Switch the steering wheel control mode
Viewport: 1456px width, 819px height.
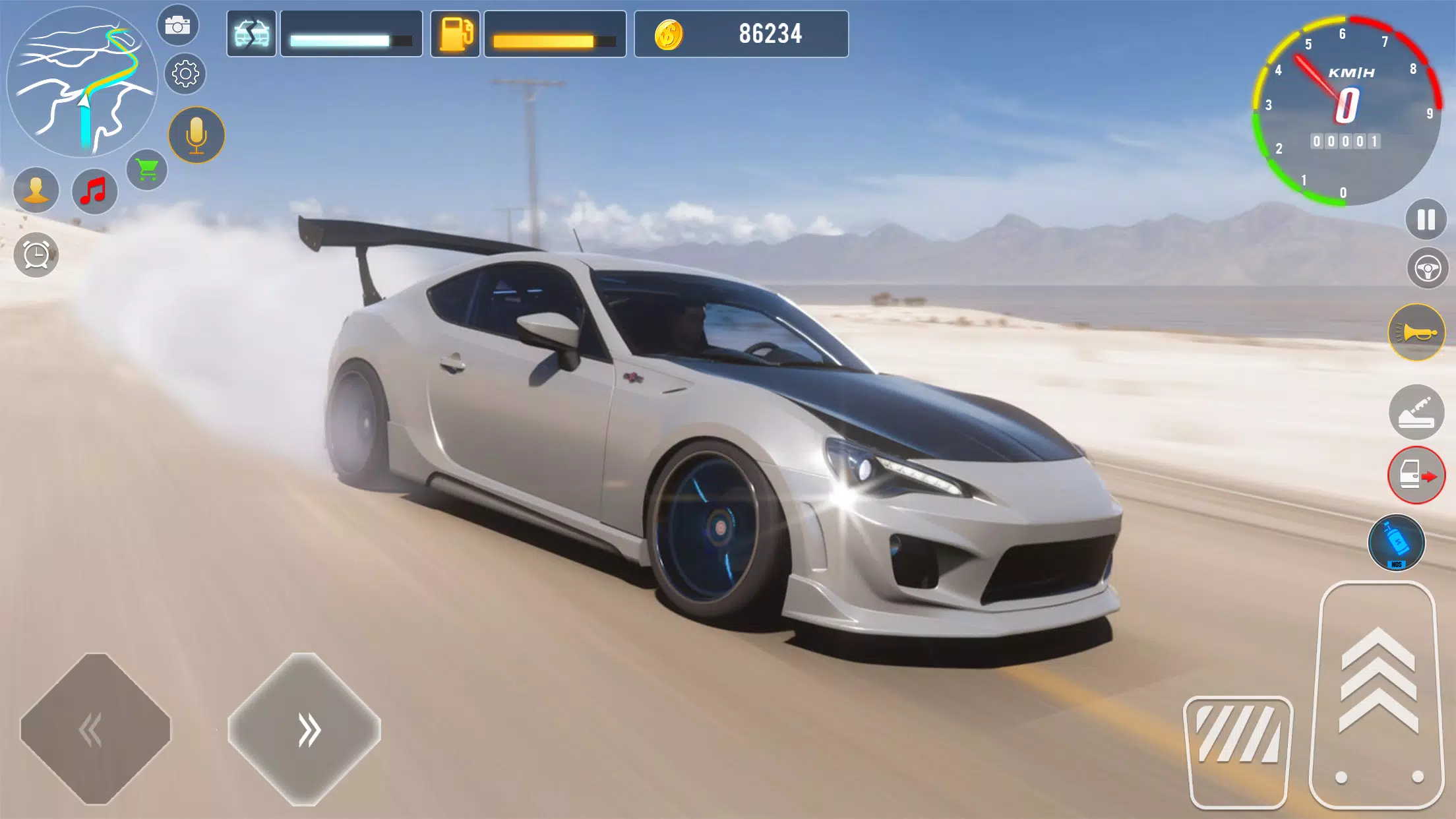pyautogui.click(x=1427, y=269)
